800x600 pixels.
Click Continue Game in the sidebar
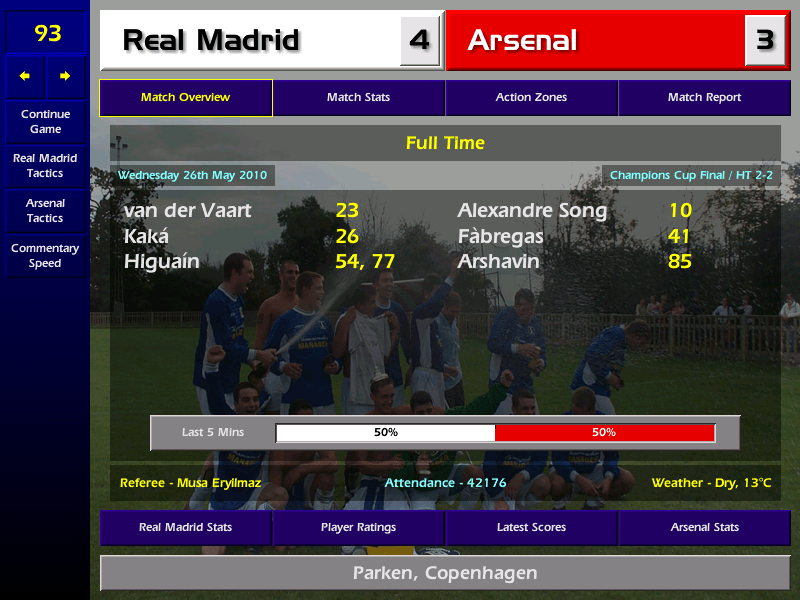[x=45, y=121]
